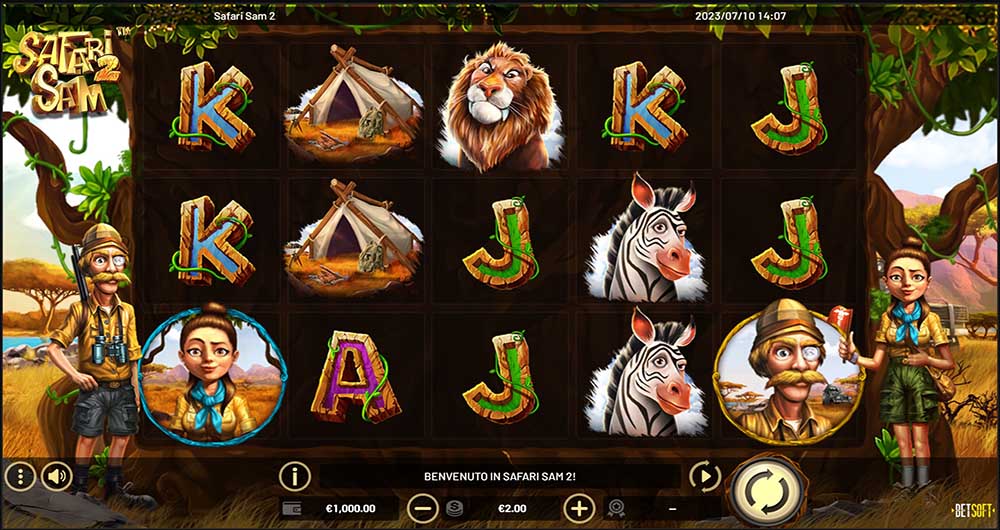Start autoplay with the small play button

[705, 477]
